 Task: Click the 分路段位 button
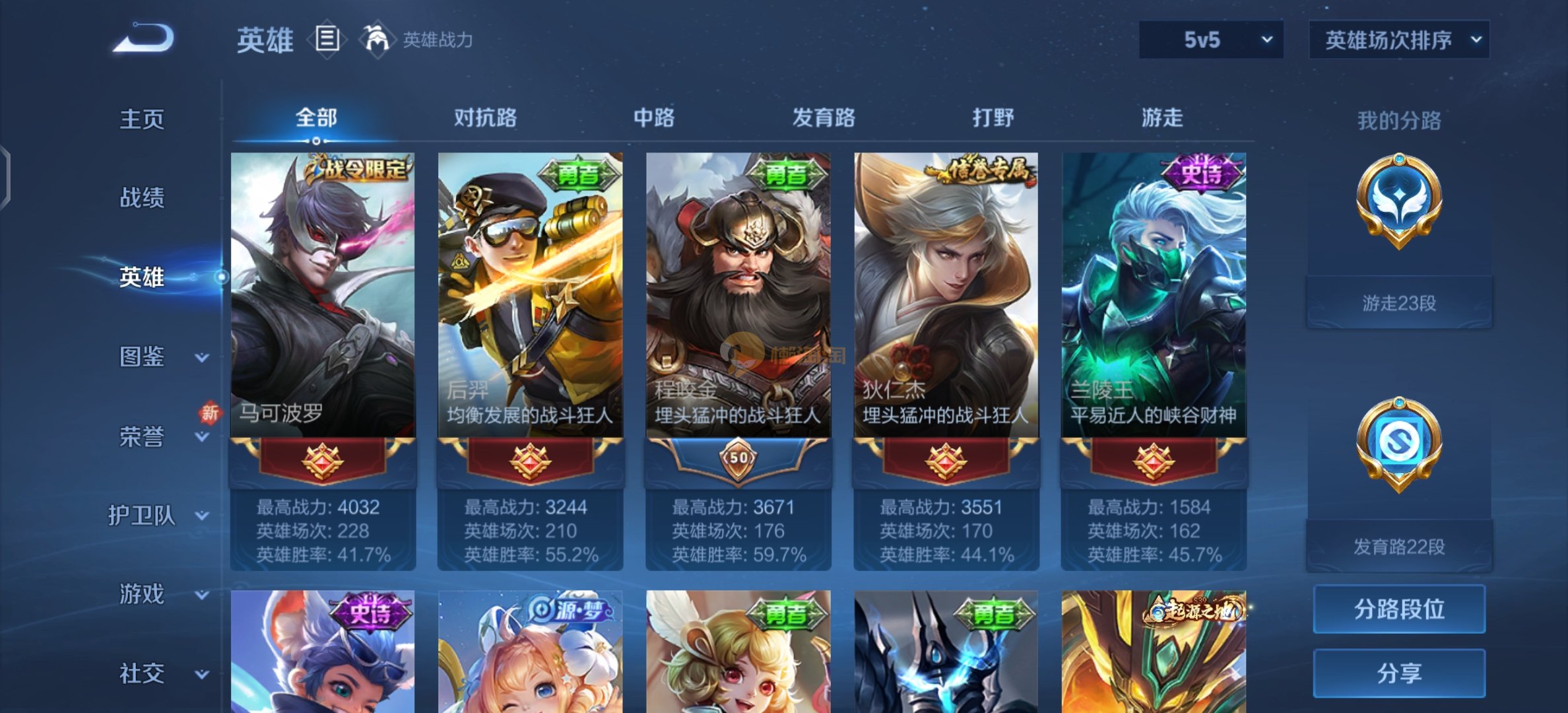click(x=1398, y=609)
